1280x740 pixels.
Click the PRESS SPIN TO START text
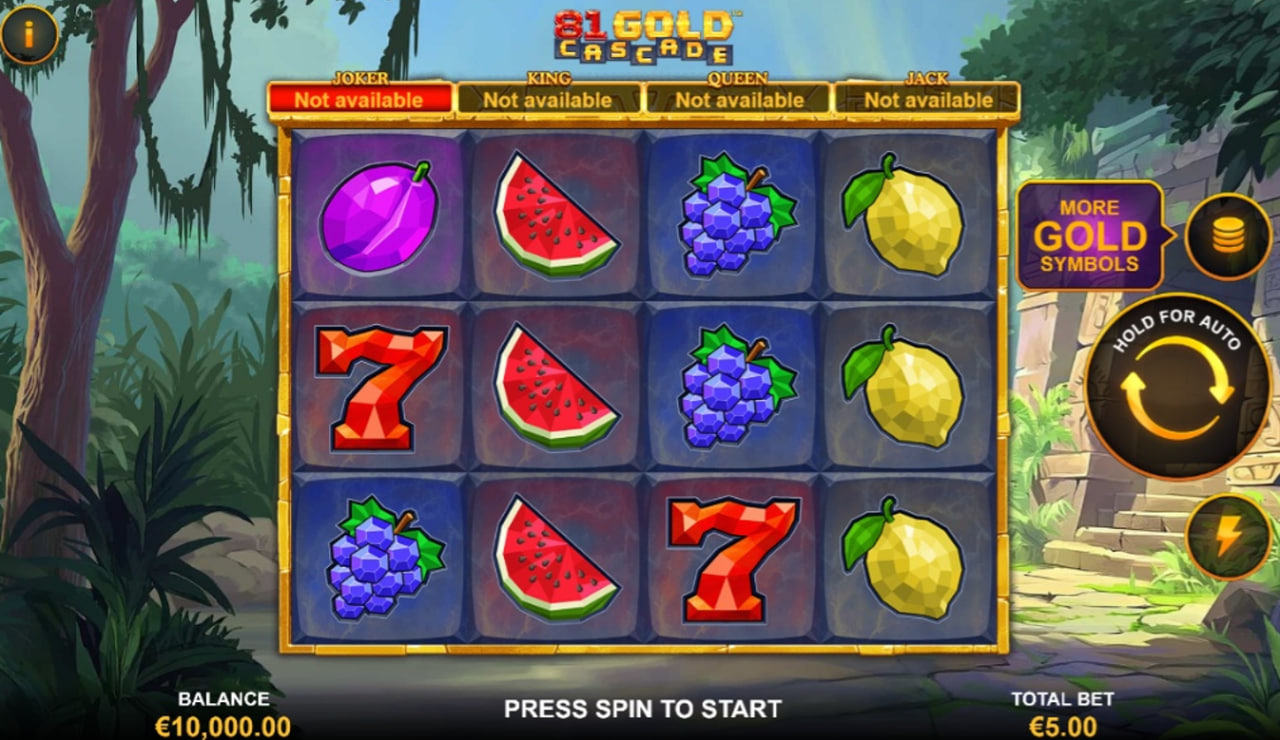[640, 709]
